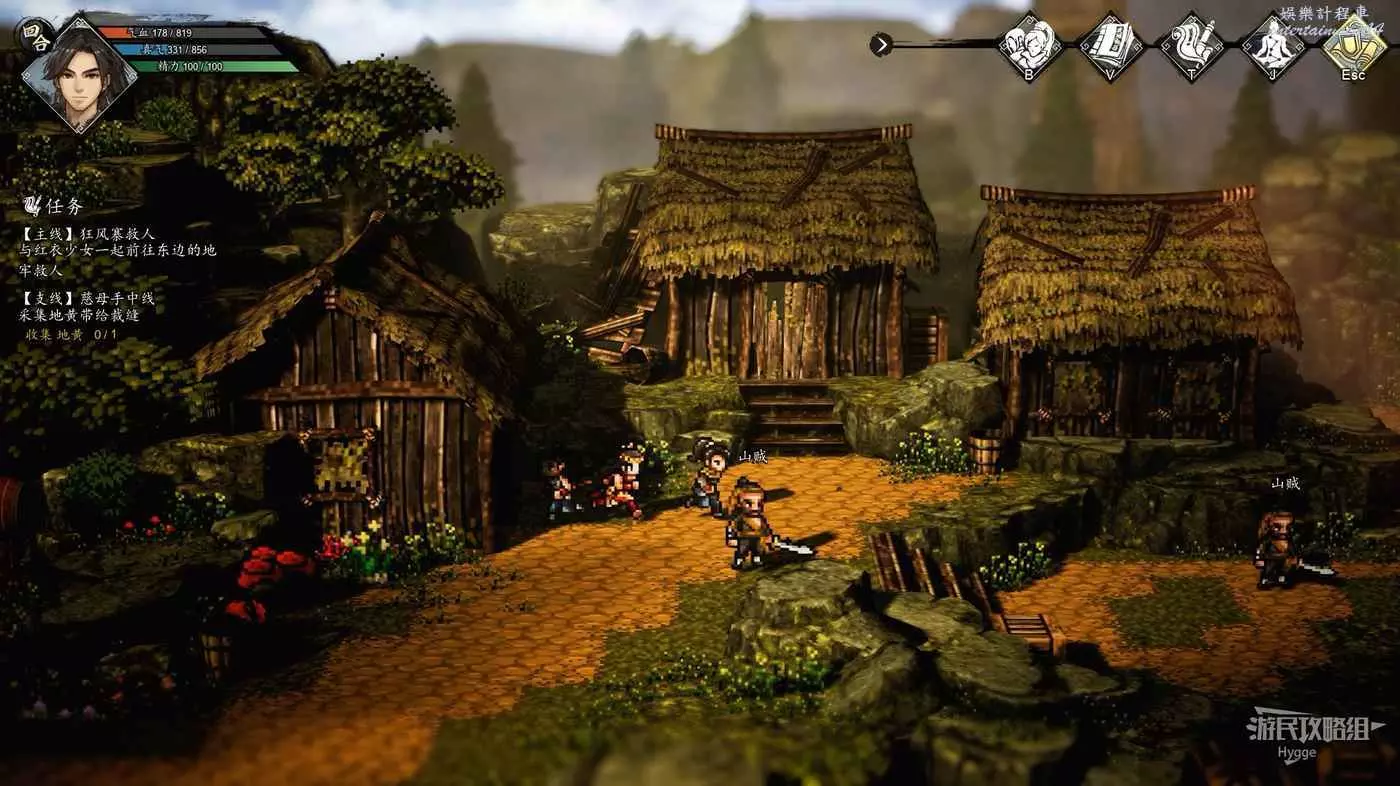Select the main quest 狂风寨救人
1400x786 pixels.
(90, 233)
